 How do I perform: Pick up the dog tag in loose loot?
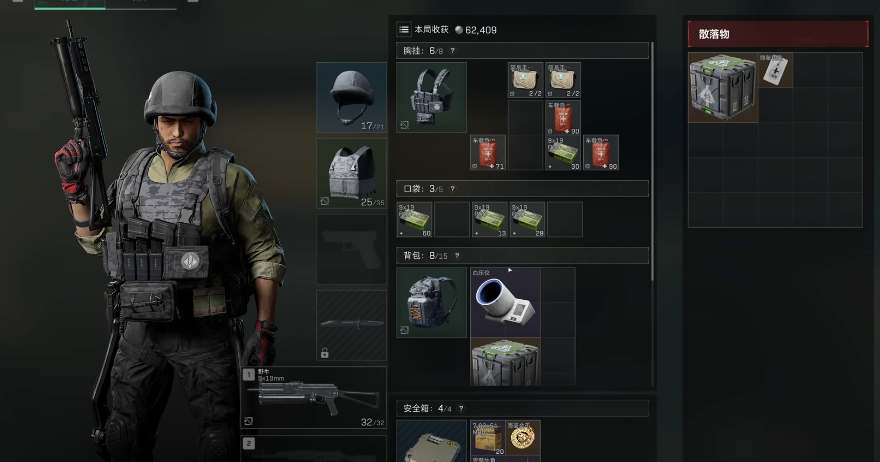[776, 70]
